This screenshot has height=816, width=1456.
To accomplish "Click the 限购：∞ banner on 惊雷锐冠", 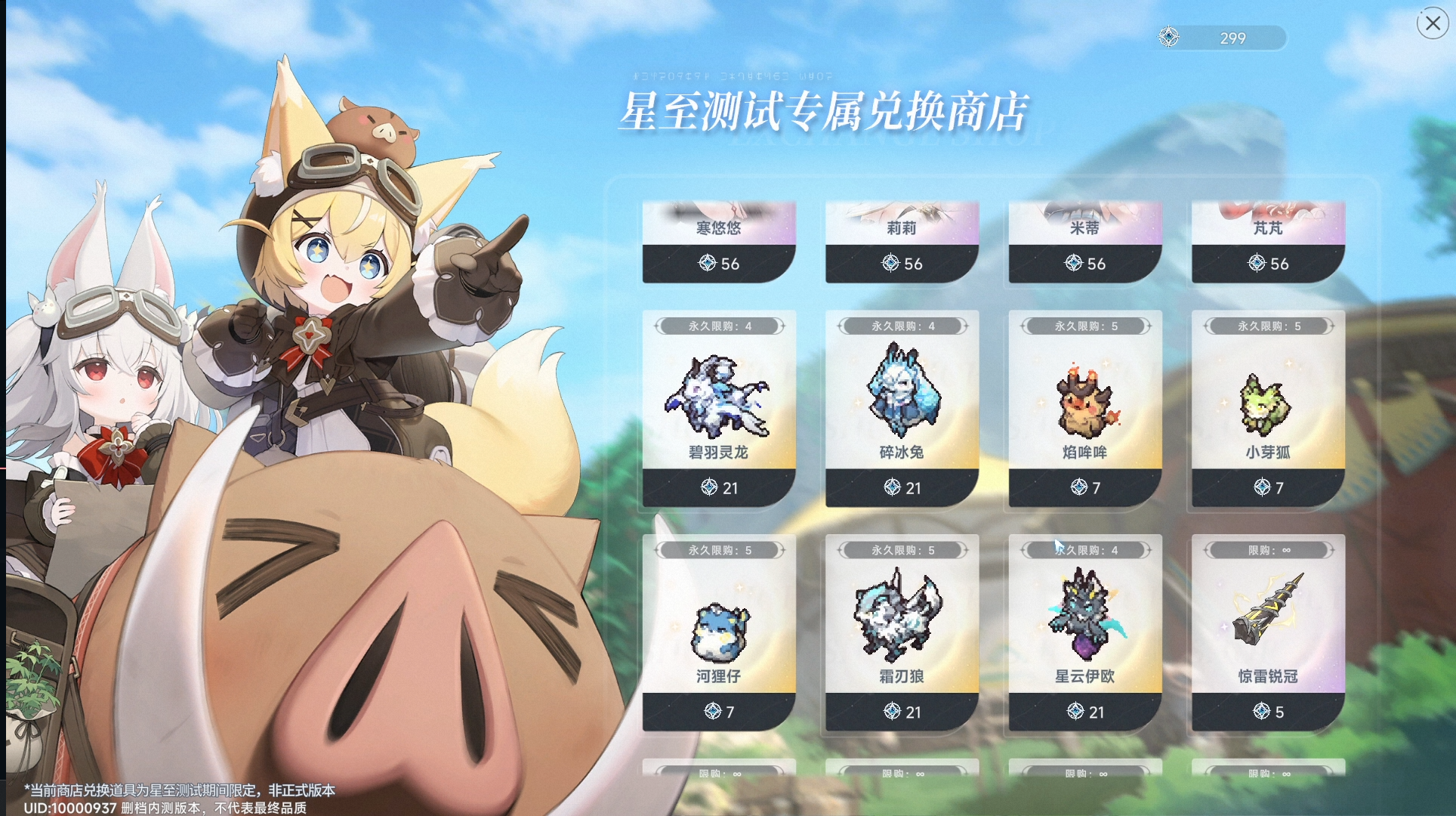I will coord(1267,550).
